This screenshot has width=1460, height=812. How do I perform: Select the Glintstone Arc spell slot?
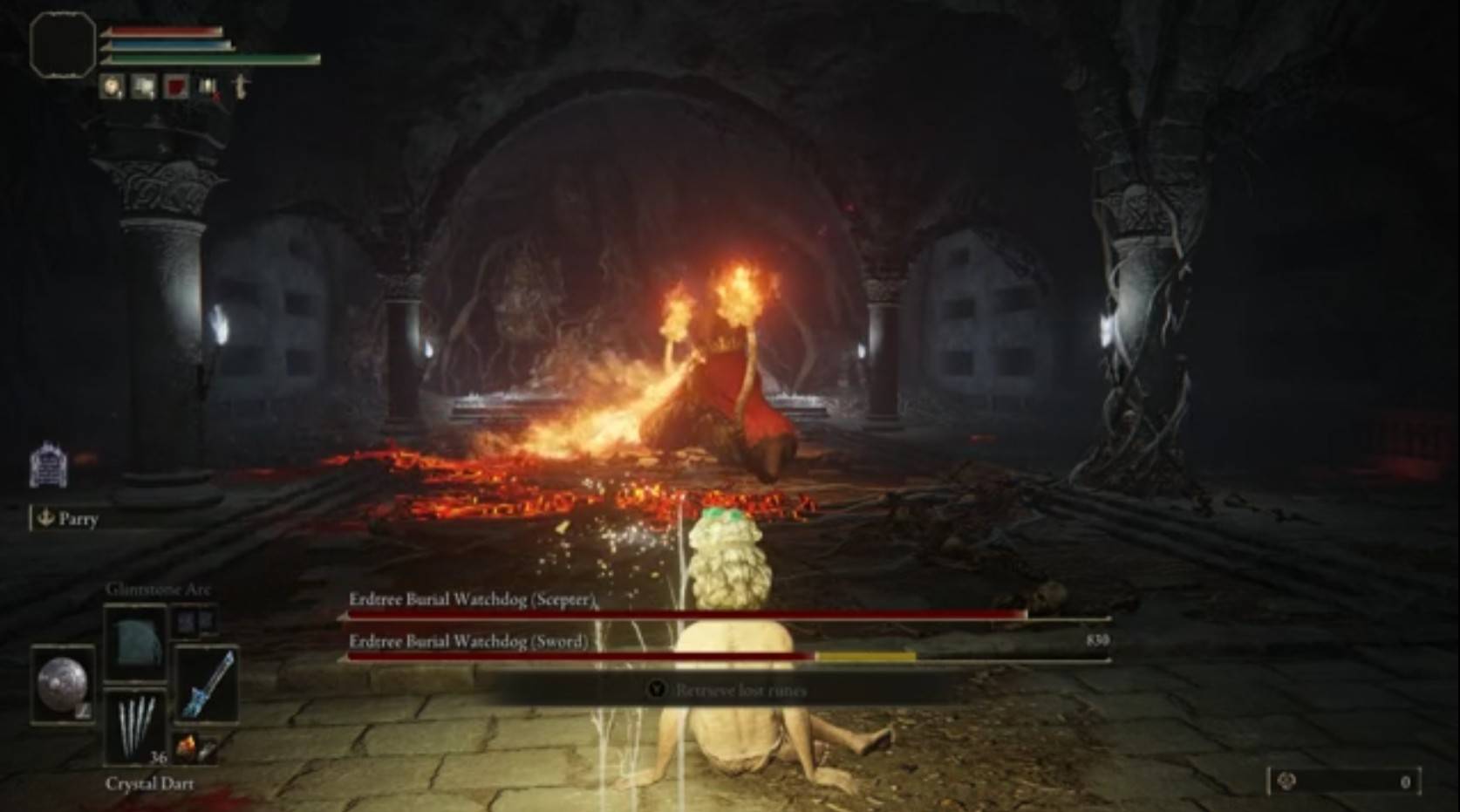click(x=135, y=643)
